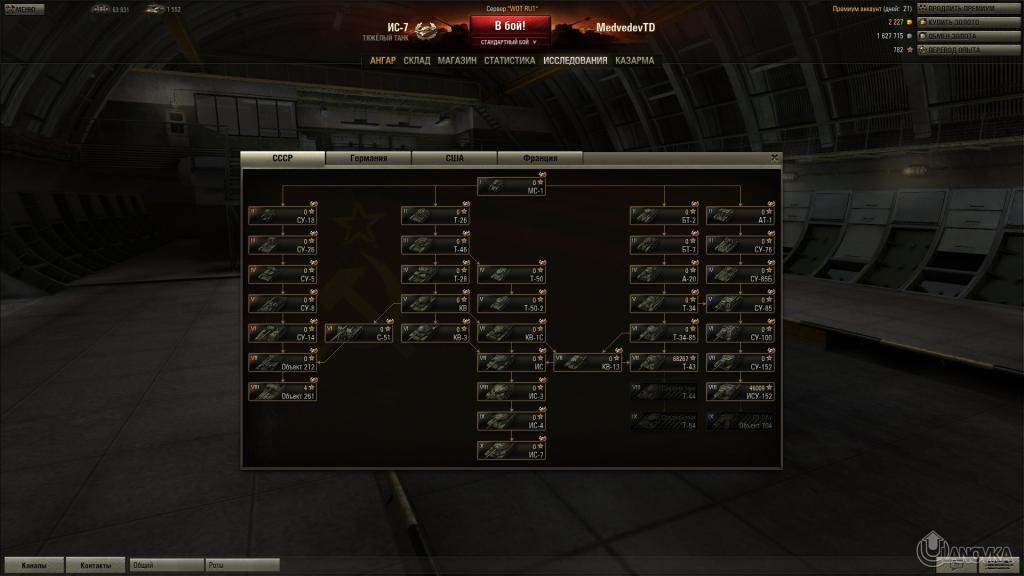The width and height of the screenshot is (1024, 576).
Task: Switch to the Ангар section
Action: click(x=383, y=60)
